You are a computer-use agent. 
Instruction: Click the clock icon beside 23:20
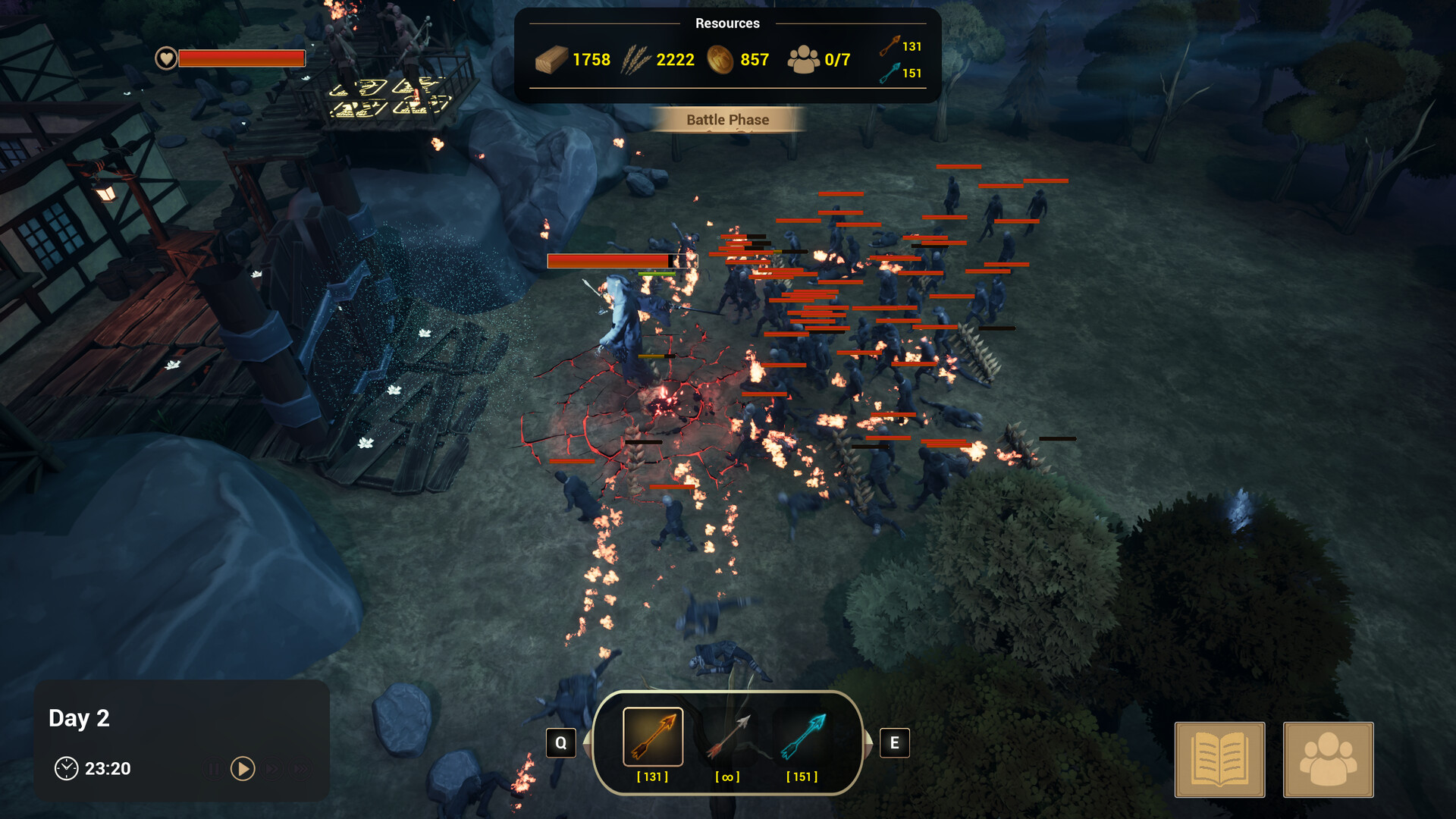coord(68,768)
